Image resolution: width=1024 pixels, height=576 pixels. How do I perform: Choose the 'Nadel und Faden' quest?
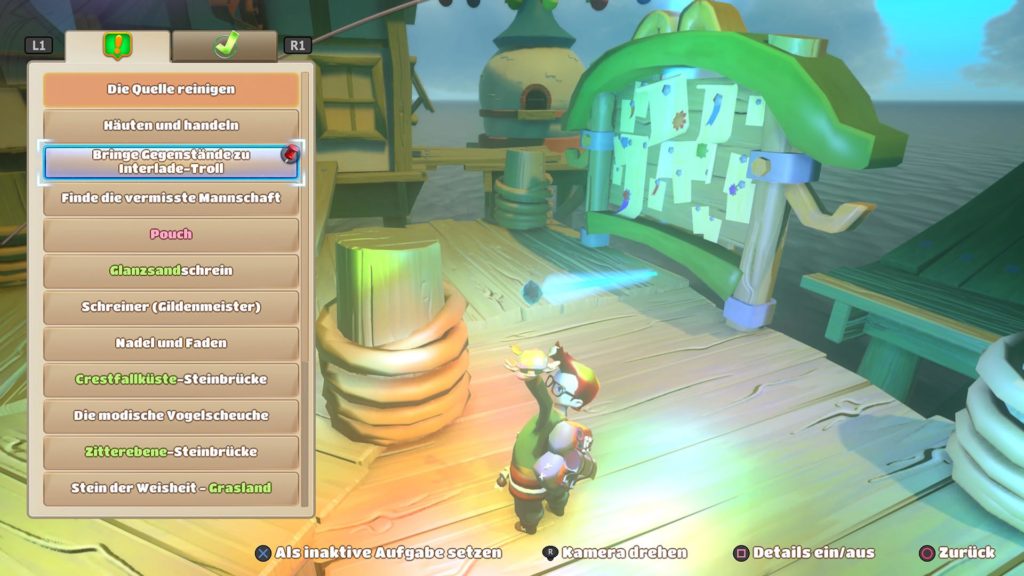171,343
